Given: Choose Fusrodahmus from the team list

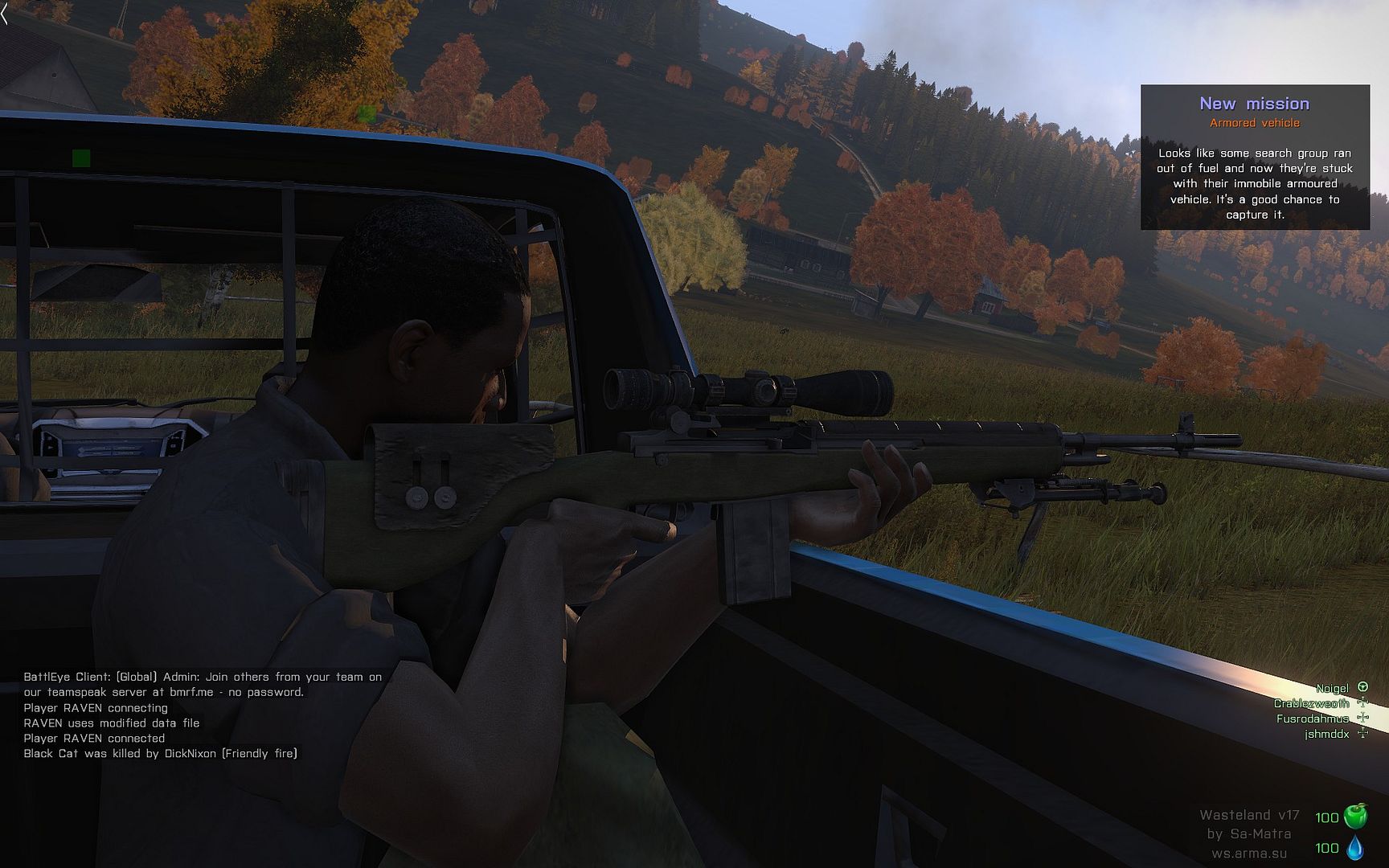Looking at the screenshot, I should (1312, 719).
